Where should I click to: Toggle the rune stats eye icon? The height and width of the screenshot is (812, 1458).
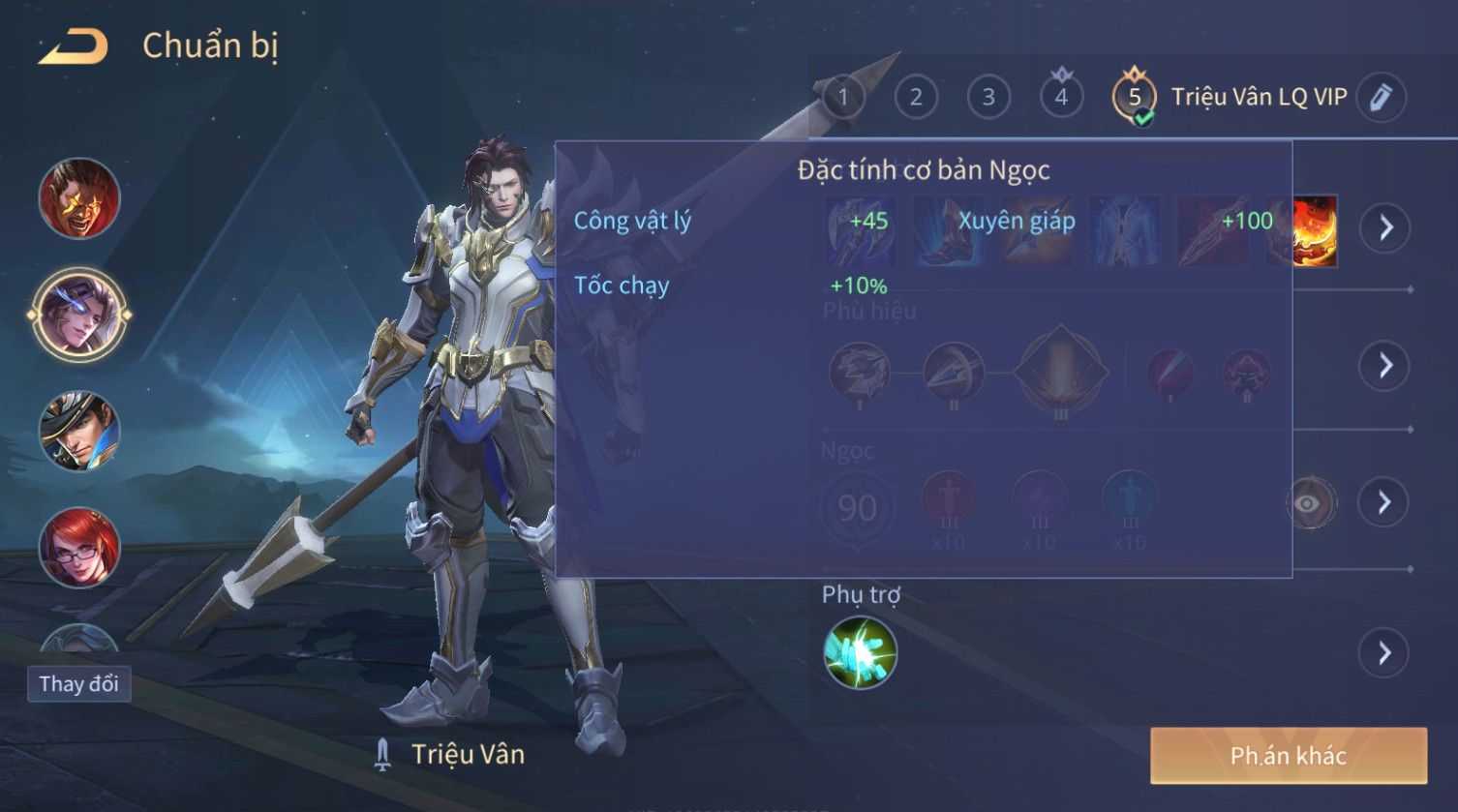(x=1309, y=503)
